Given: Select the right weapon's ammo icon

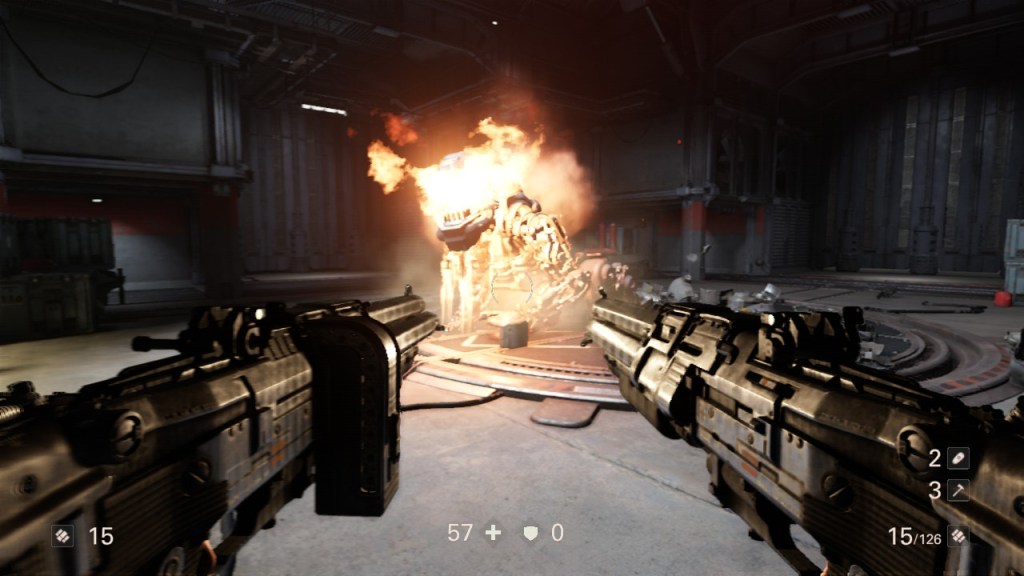Looking at the screenshot, I should 959,536.
